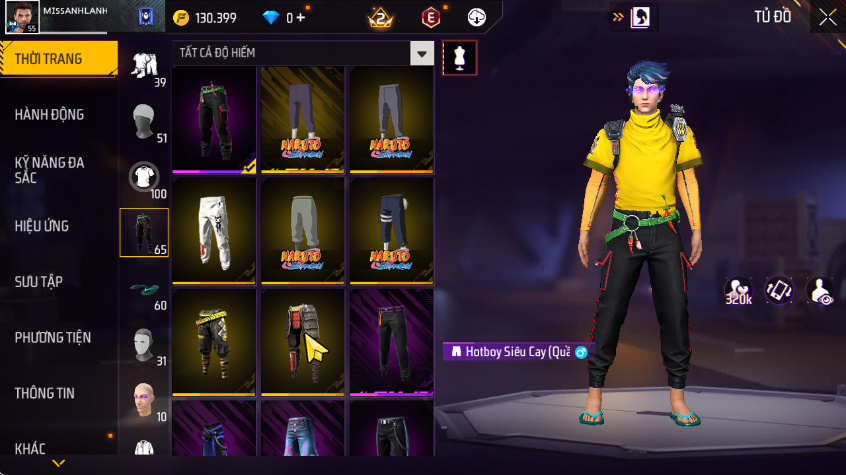This screenshot has height=475, width=846.
Task: Open KỸ NĂNG ĐA SẮC section
Action: click(x=49, y=169)
